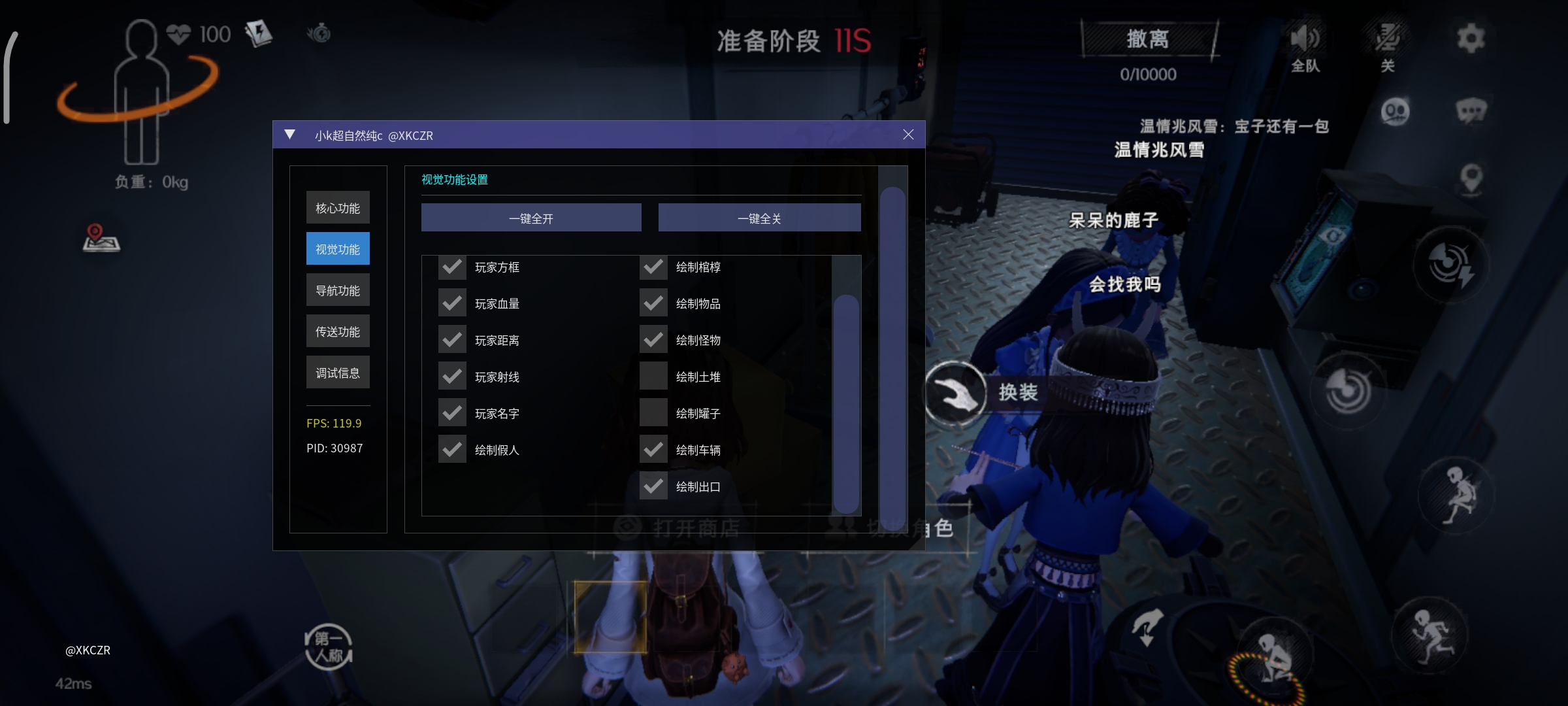Show the 调试信息 tab

coord(338,373)
